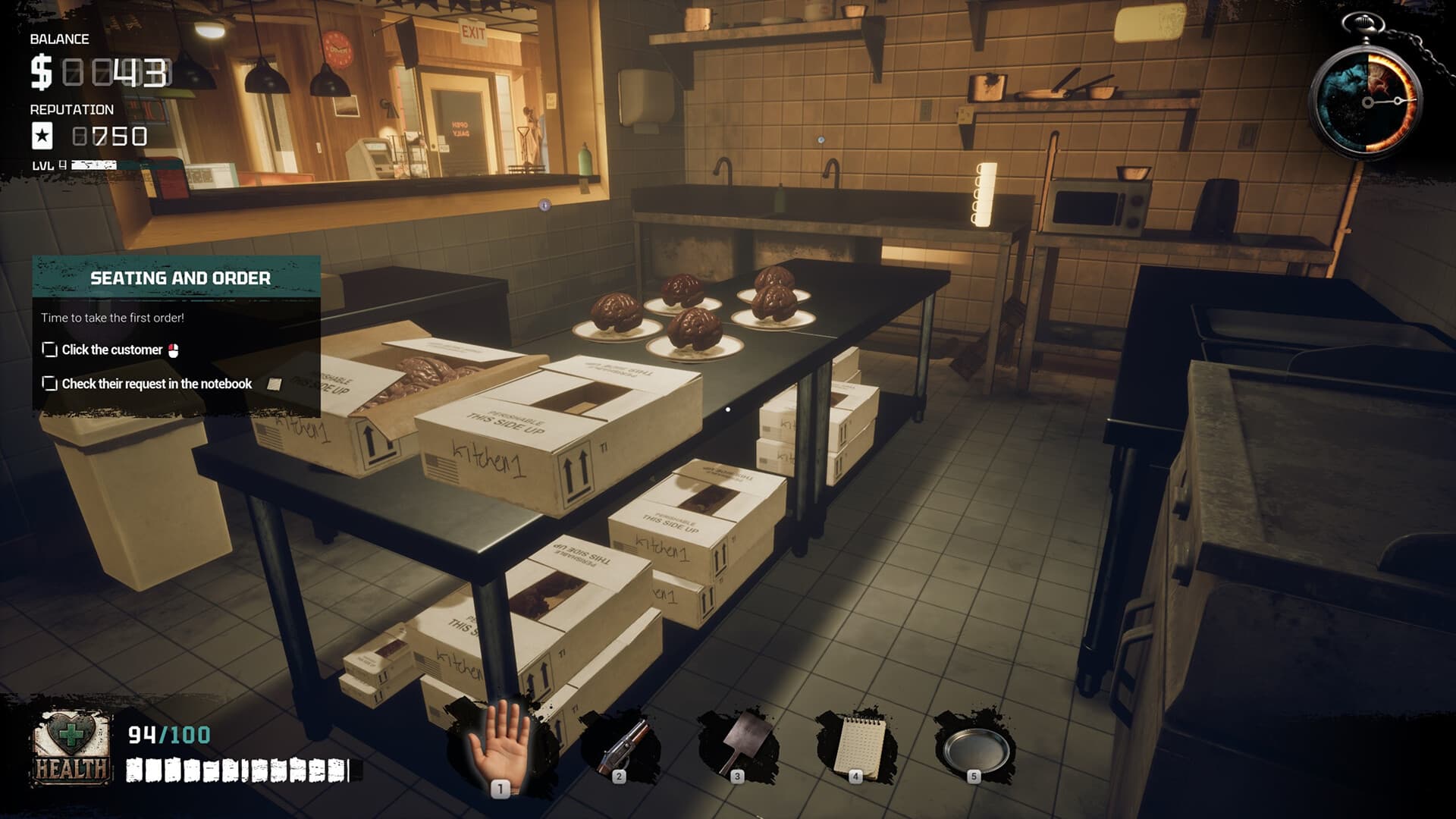Click the 94/100 health readout
Image resolution: width=1456 pixels, height=819 pixels.
(168, 734)
